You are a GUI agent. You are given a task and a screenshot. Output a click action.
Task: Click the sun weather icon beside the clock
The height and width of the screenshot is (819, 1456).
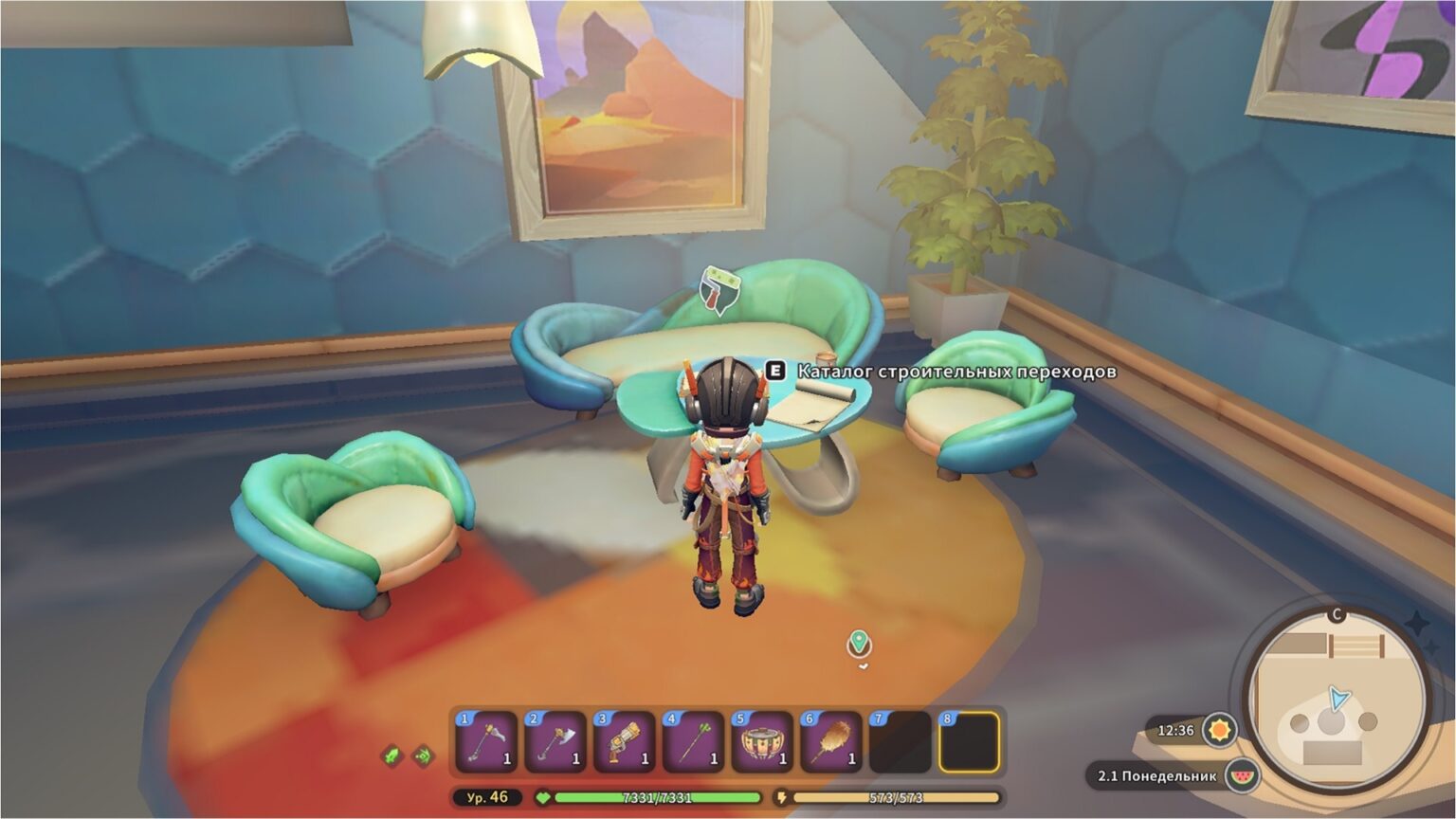[x=1221, y=730]
